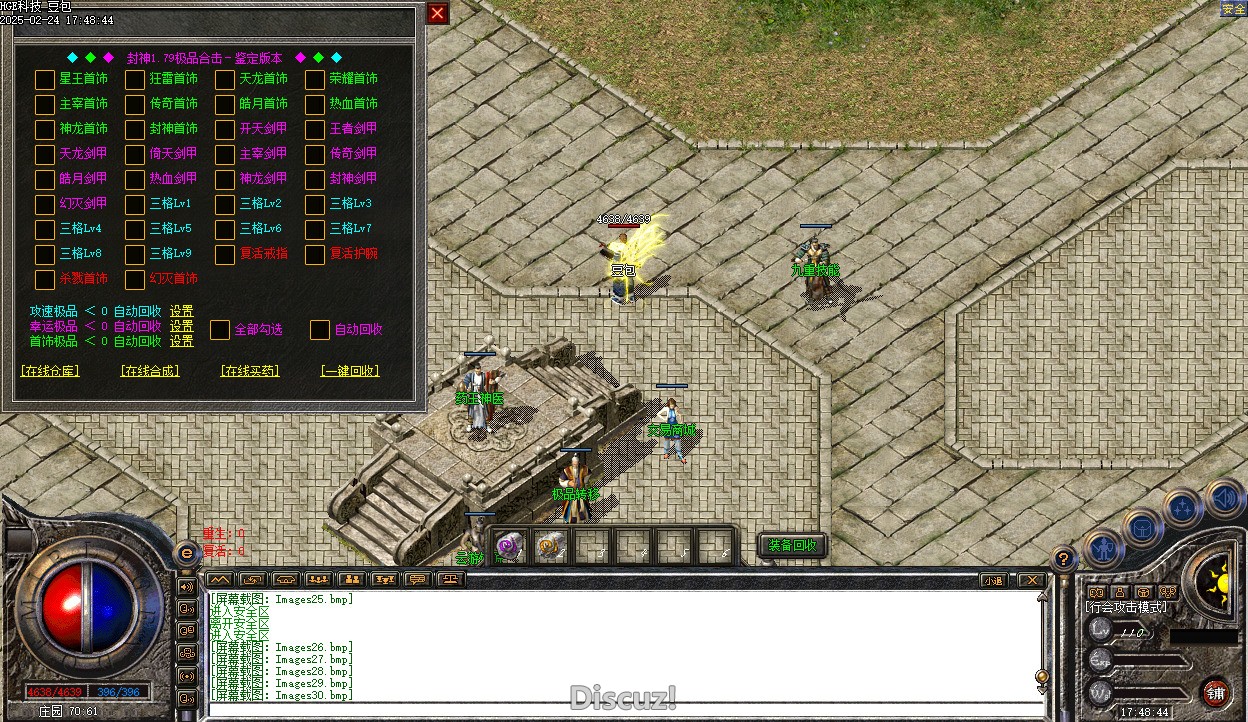
Task: Open the 在线仓库 online warehouse
Action: 50,371
